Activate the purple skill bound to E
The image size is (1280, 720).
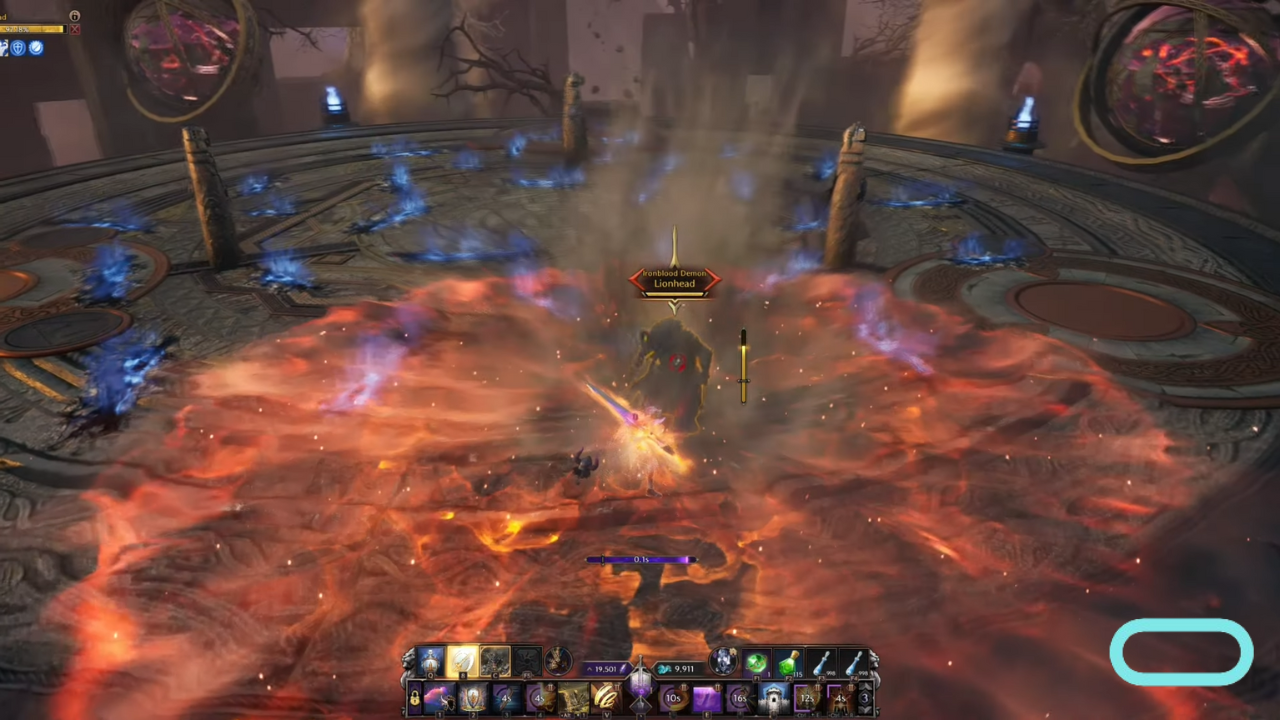tap(707, 697)
